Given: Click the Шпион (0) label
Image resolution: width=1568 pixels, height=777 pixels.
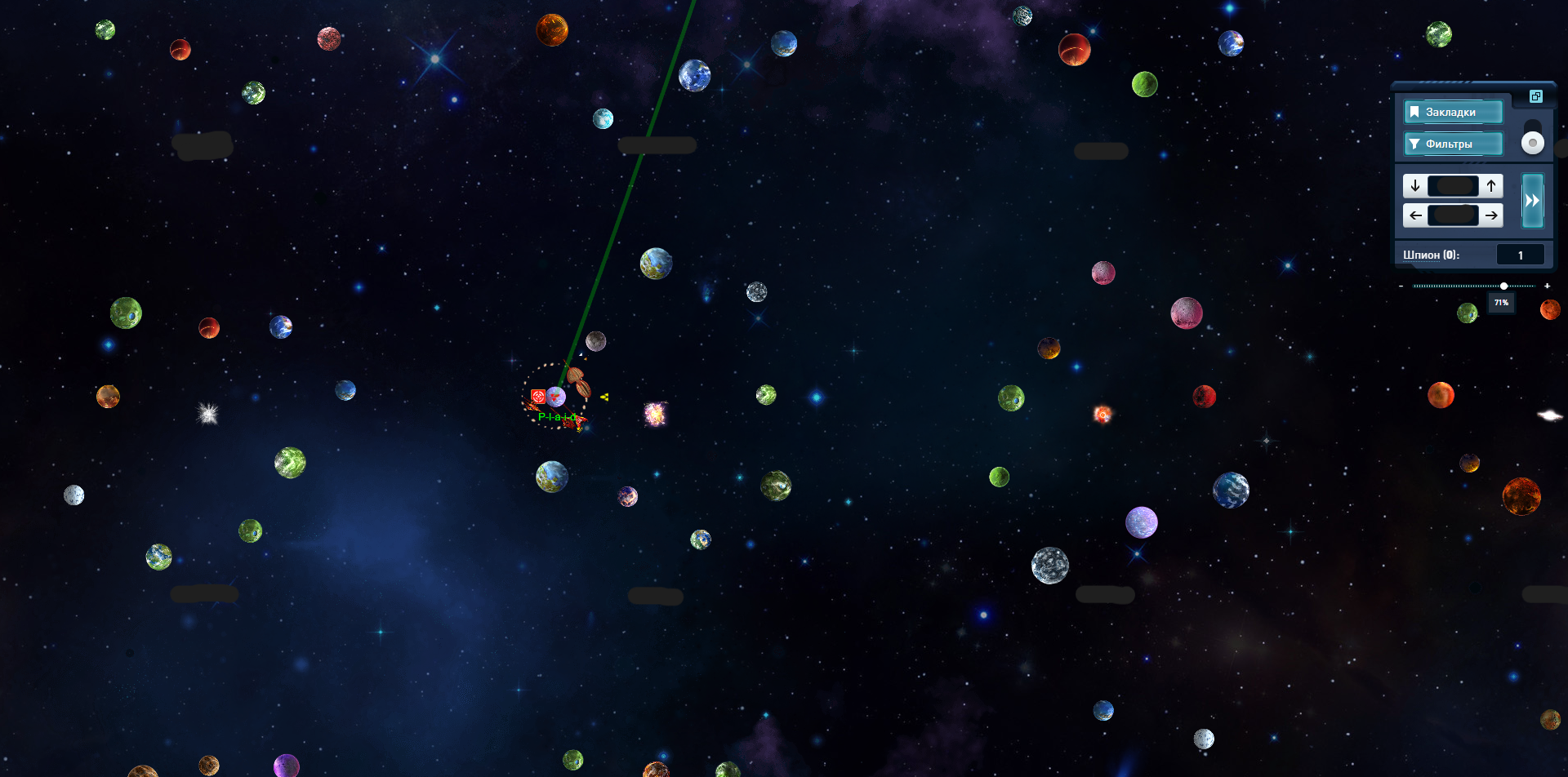Looking at the screenshot, I should (1431, 255).
